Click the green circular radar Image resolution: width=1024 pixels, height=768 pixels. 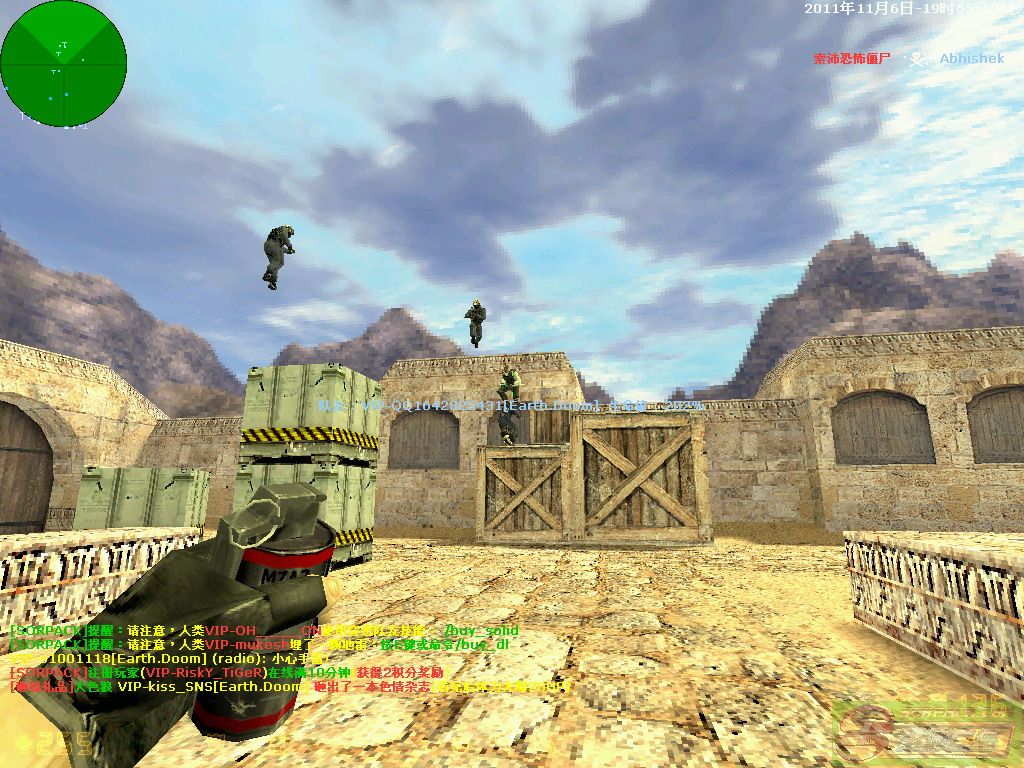tap(64, 63)
